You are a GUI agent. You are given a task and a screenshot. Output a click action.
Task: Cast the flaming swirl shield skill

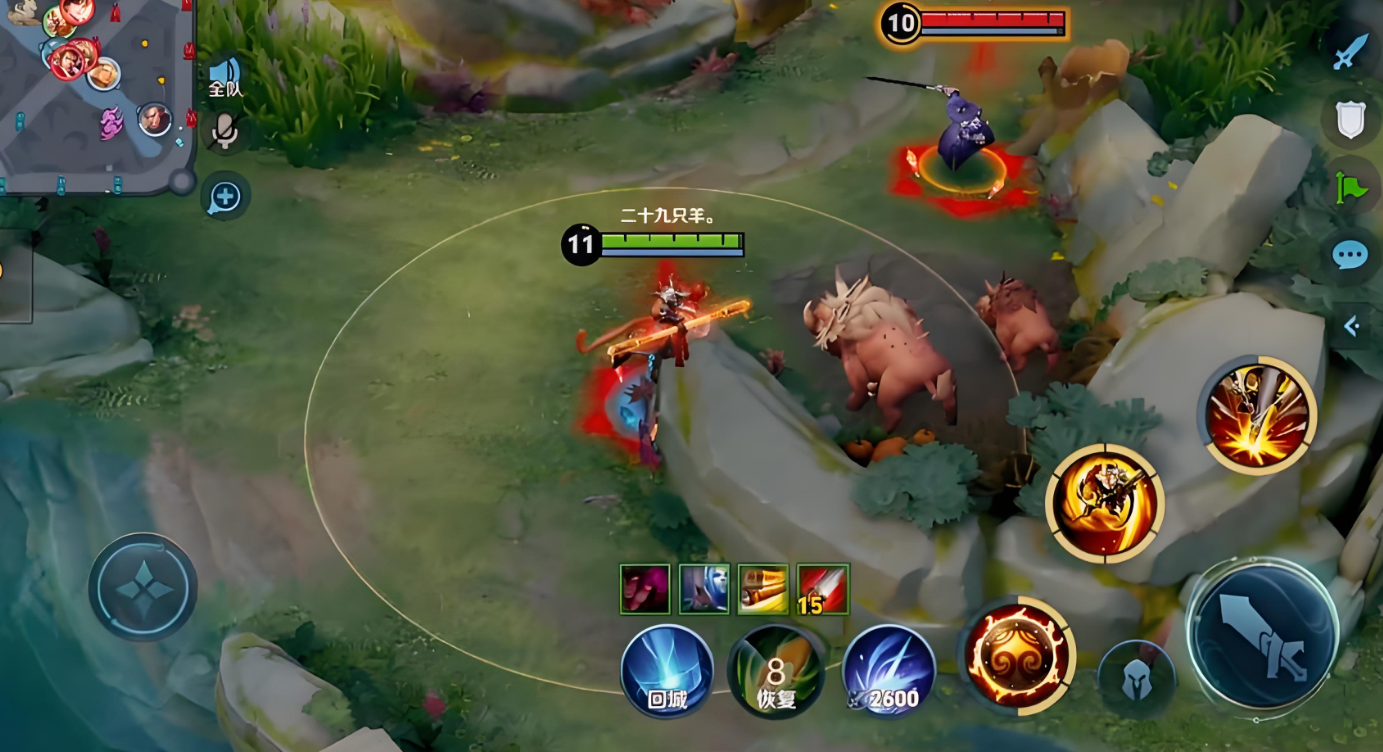(1017, 656)
